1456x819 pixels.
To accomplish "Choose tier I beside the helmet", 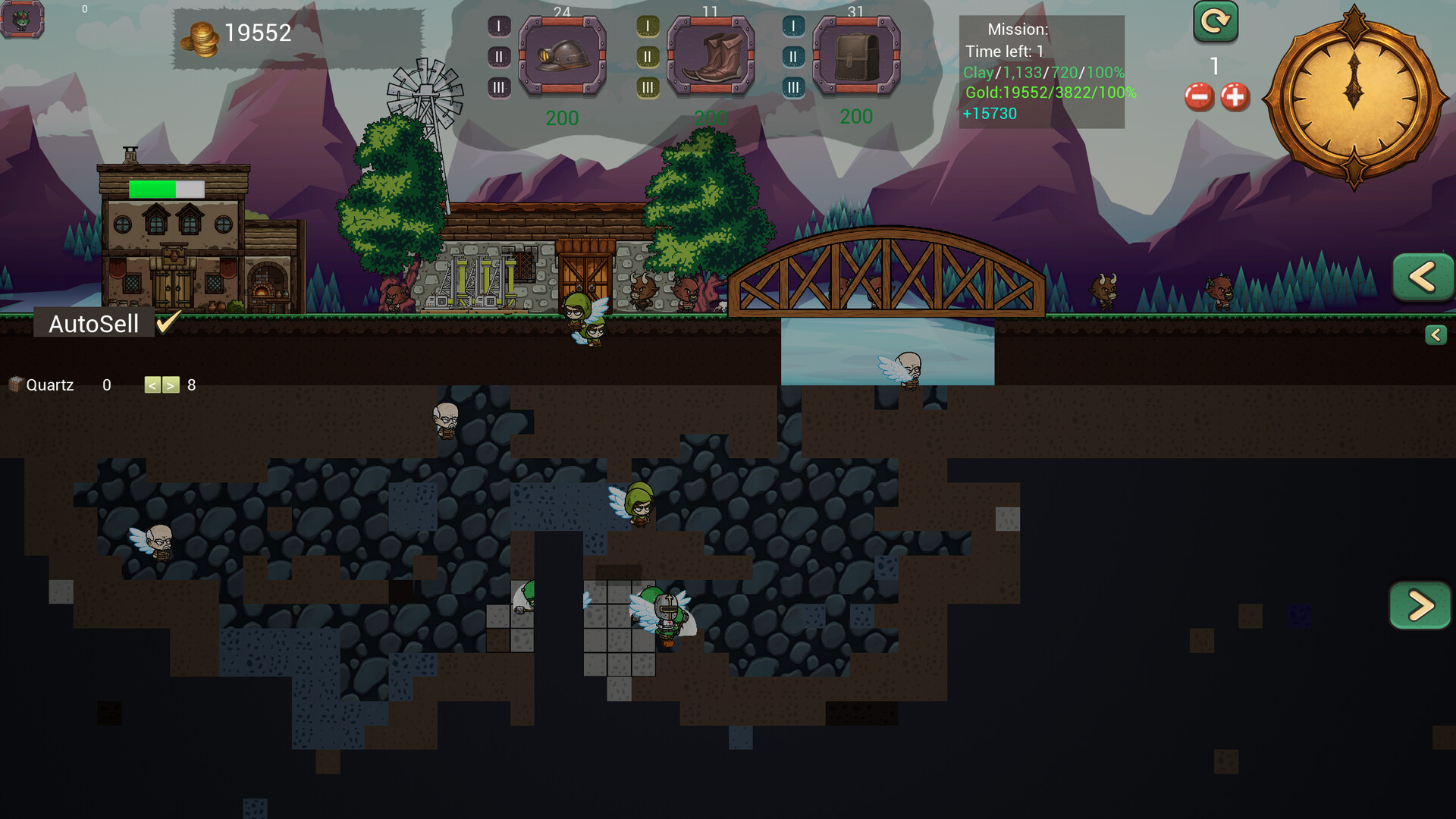I will click(498, 27).
